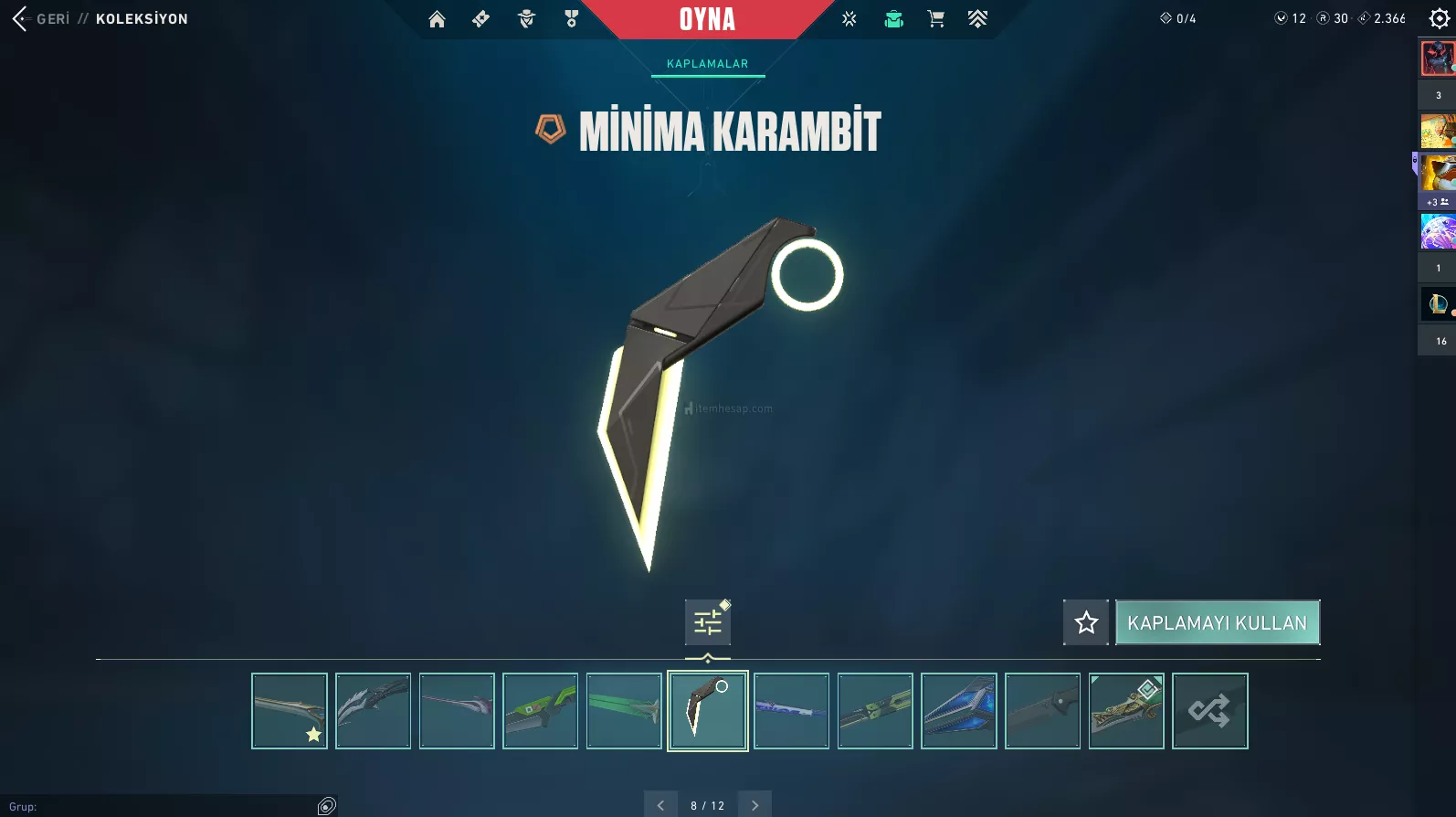The height and width of the screenshot is (817, 1456).
Task: Choose the random shuffle skin slot
Action: [1210, 711]
